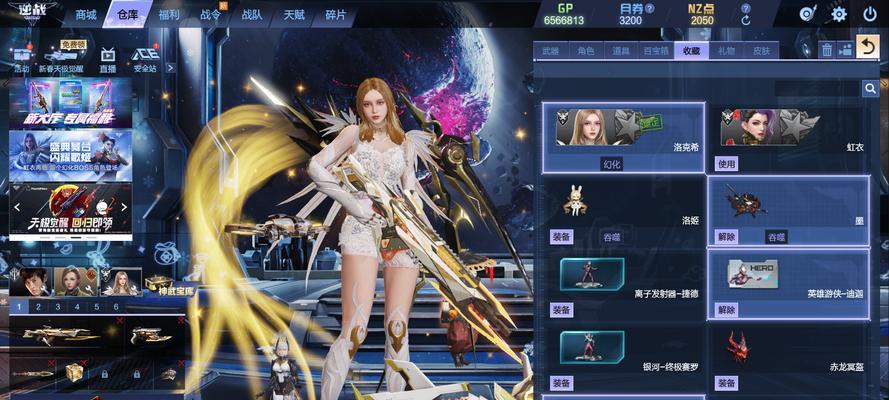Viewport: 889px width, 400px height.
Task: Open the 神武宝库 treasure chest
Action: [x=172, y=284]
